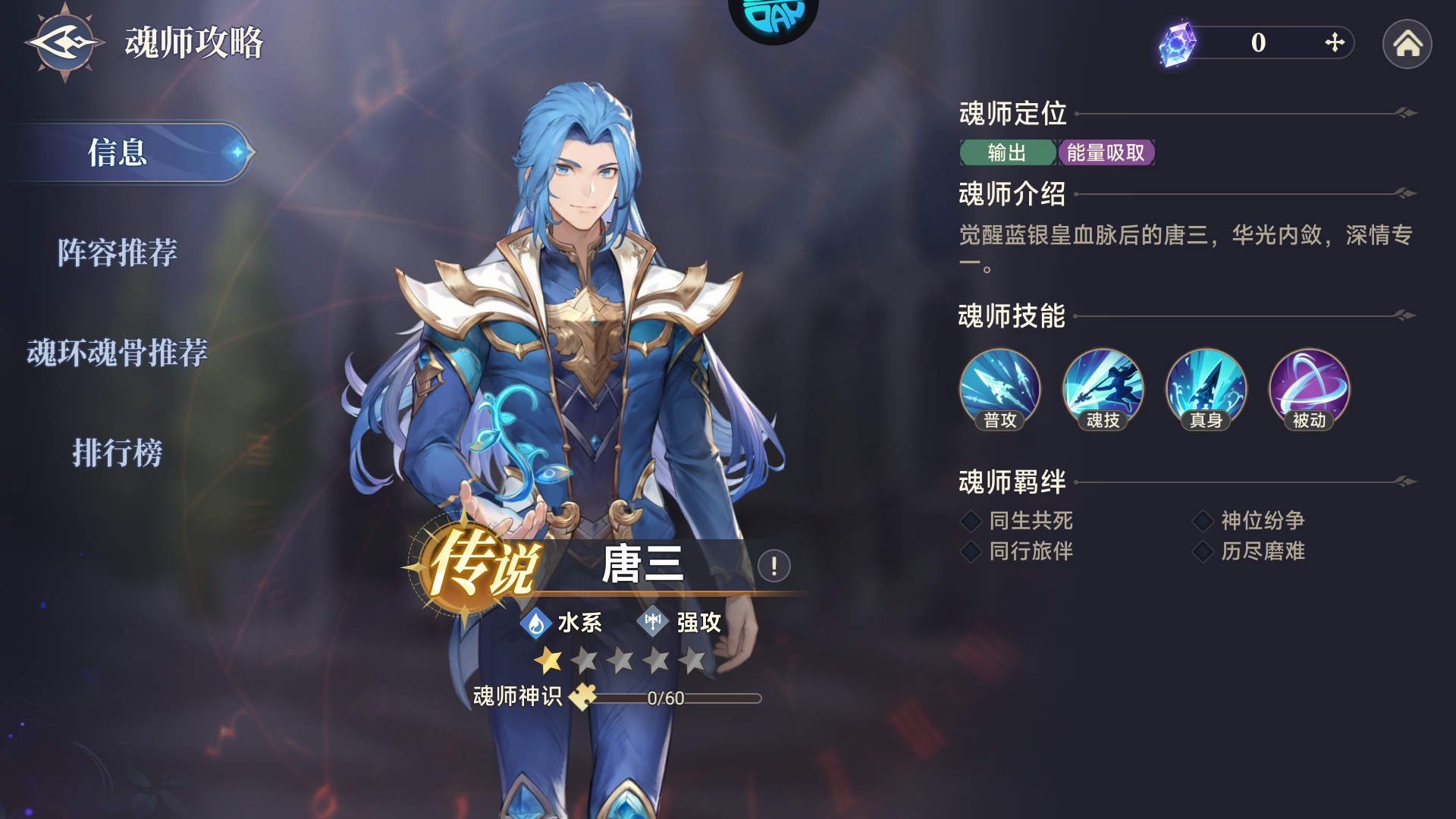Screen dimensions: 1456x819
Task: Click the 同生共死 bond diamond marker
Action: [x=970, y=520]
